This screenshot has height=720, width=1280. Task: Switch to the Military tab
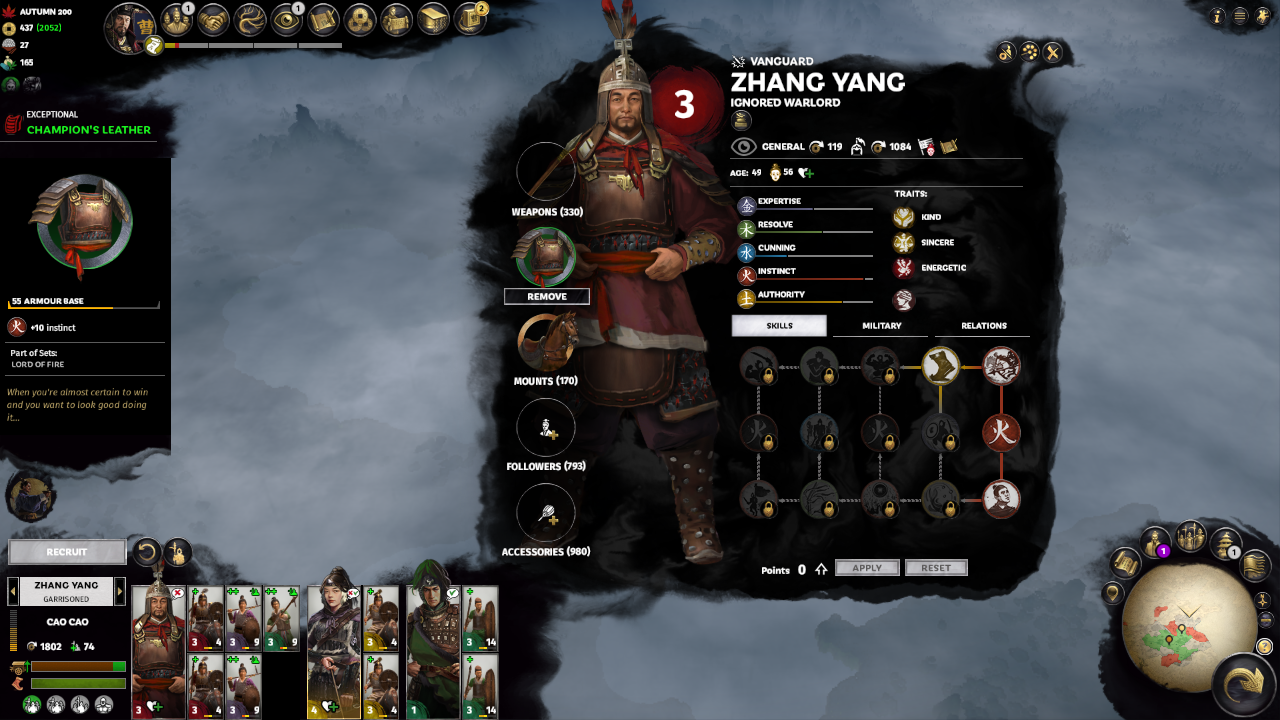tap(881, 326)
